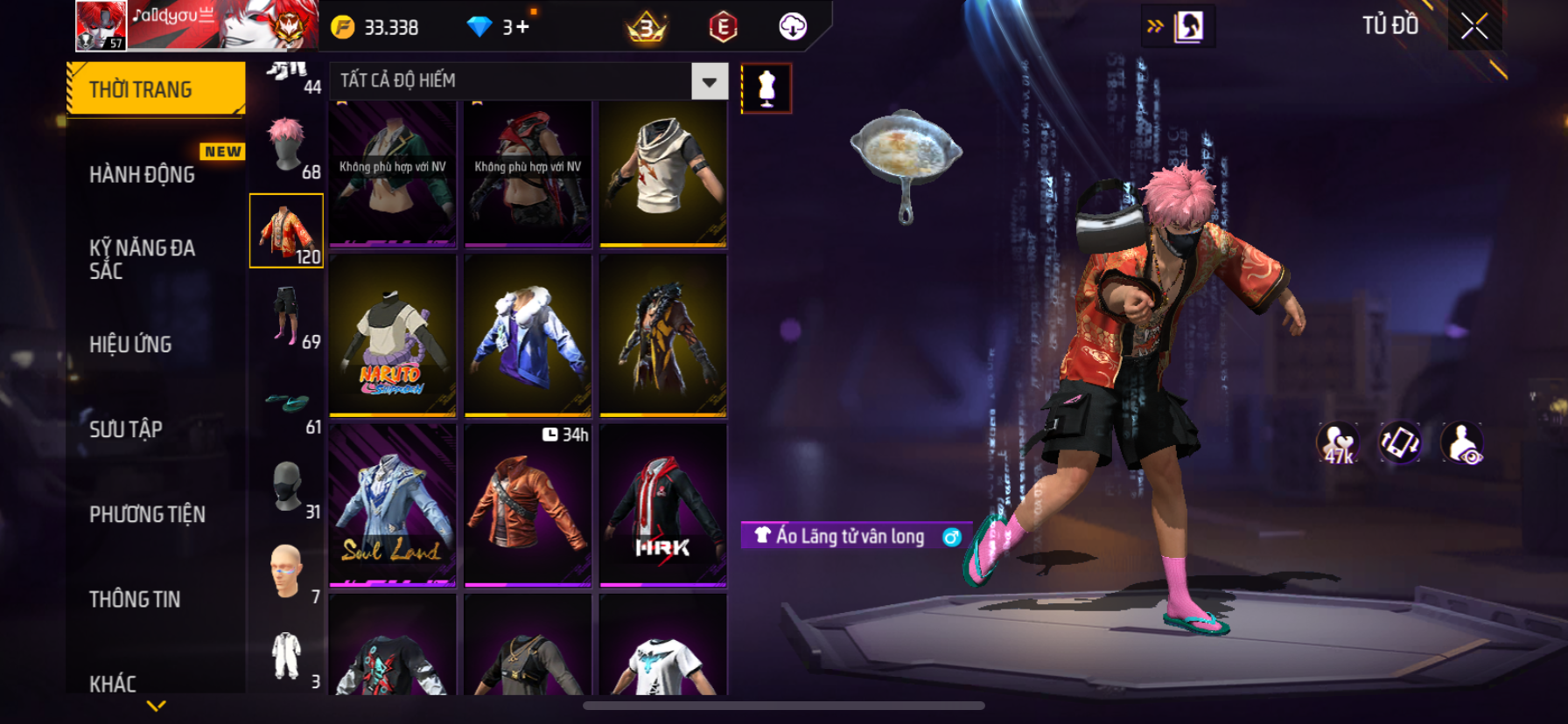Open the Phương Tiện section
This screenshot has height=724, width=1568.
(x=147, y=514)
